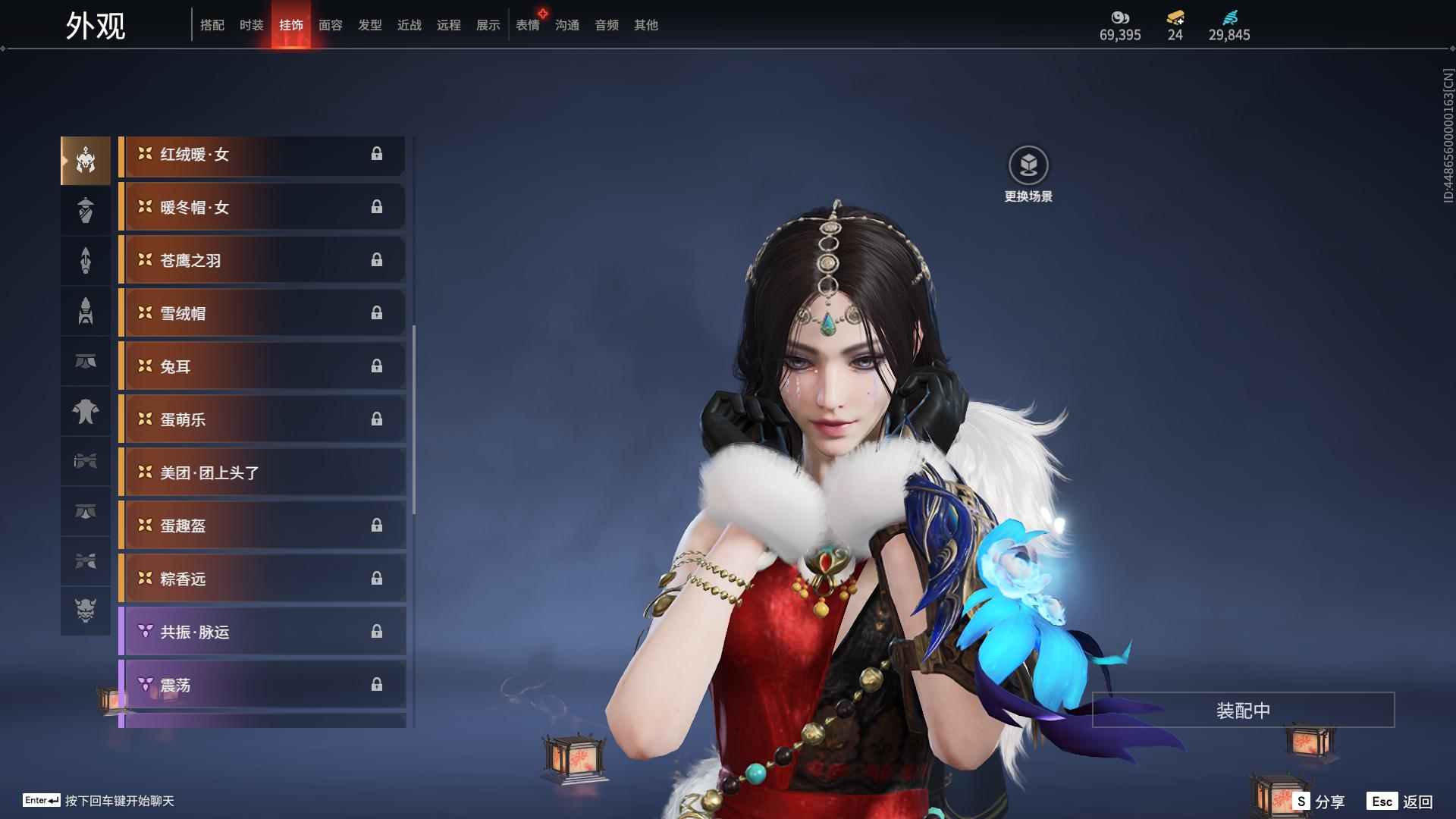
Task: Switch to the 时装 tab
Action: pyautogui.click(x=251, y=25)
